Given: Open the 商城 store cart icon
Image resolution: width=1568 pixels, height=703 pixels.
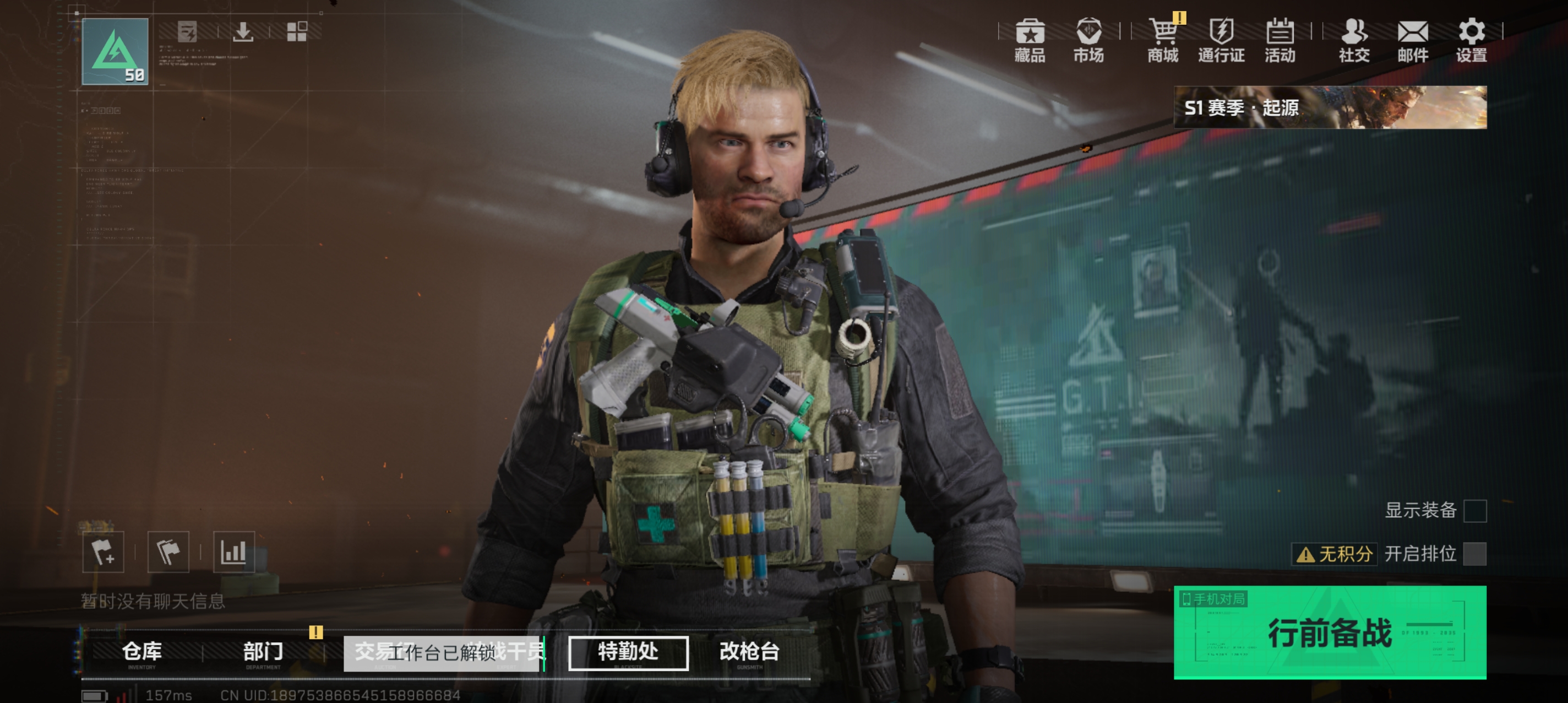Looking at the screenshot, I should click(1163, 40).
